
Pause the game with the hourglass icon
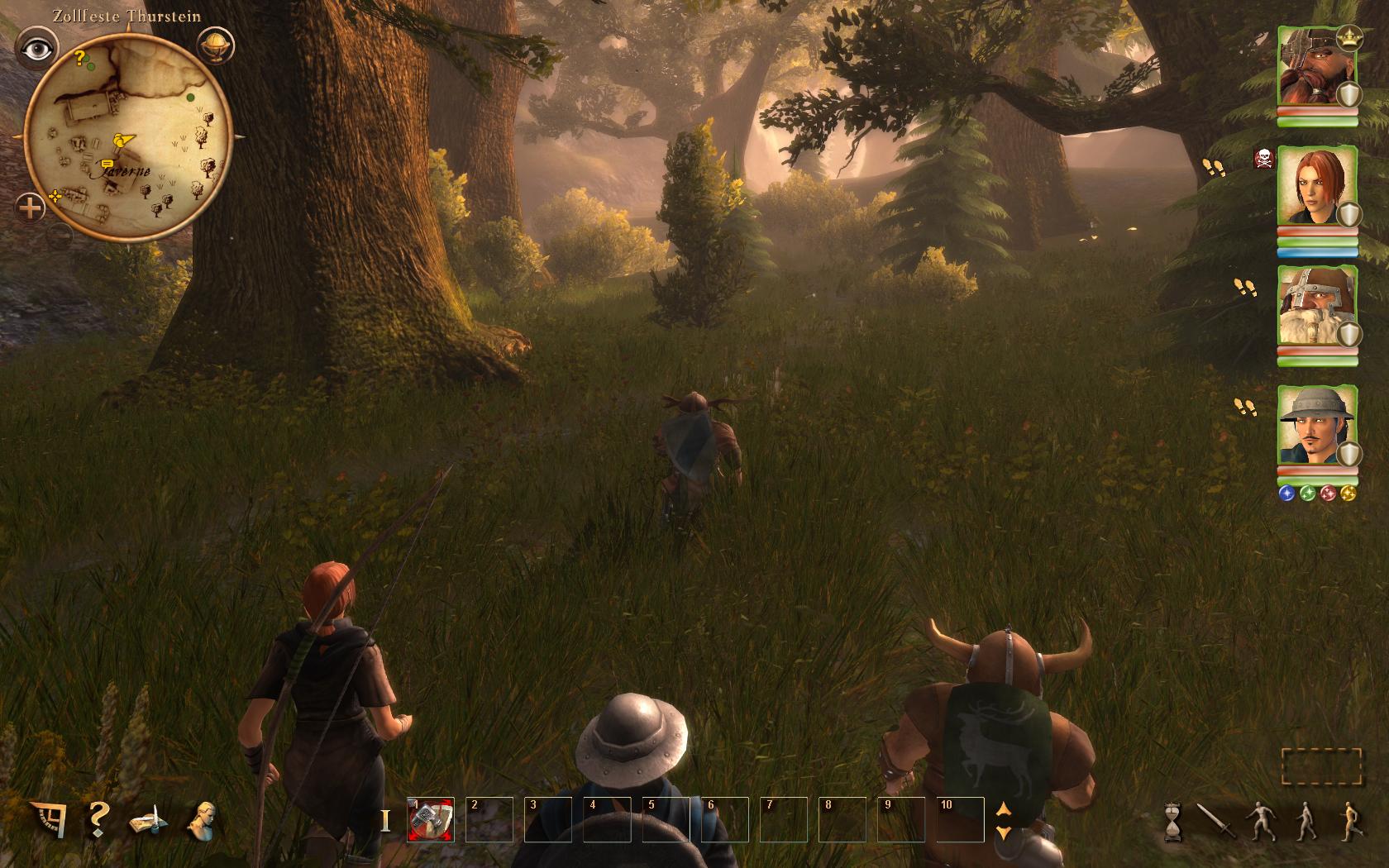pos(1173,820)
